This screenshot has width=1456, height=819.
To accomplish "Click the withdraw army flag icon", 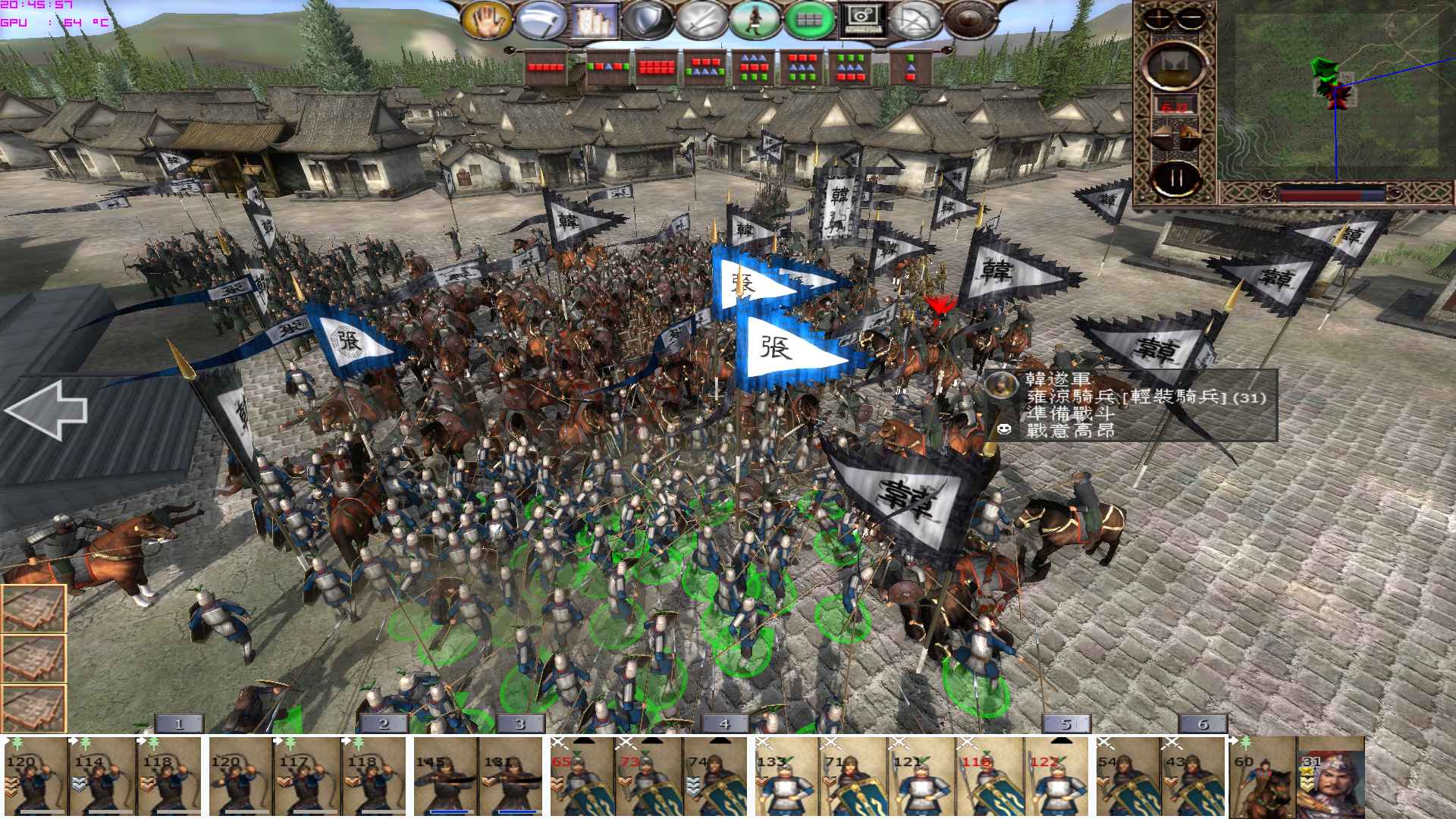I will (x=915, y=20).
